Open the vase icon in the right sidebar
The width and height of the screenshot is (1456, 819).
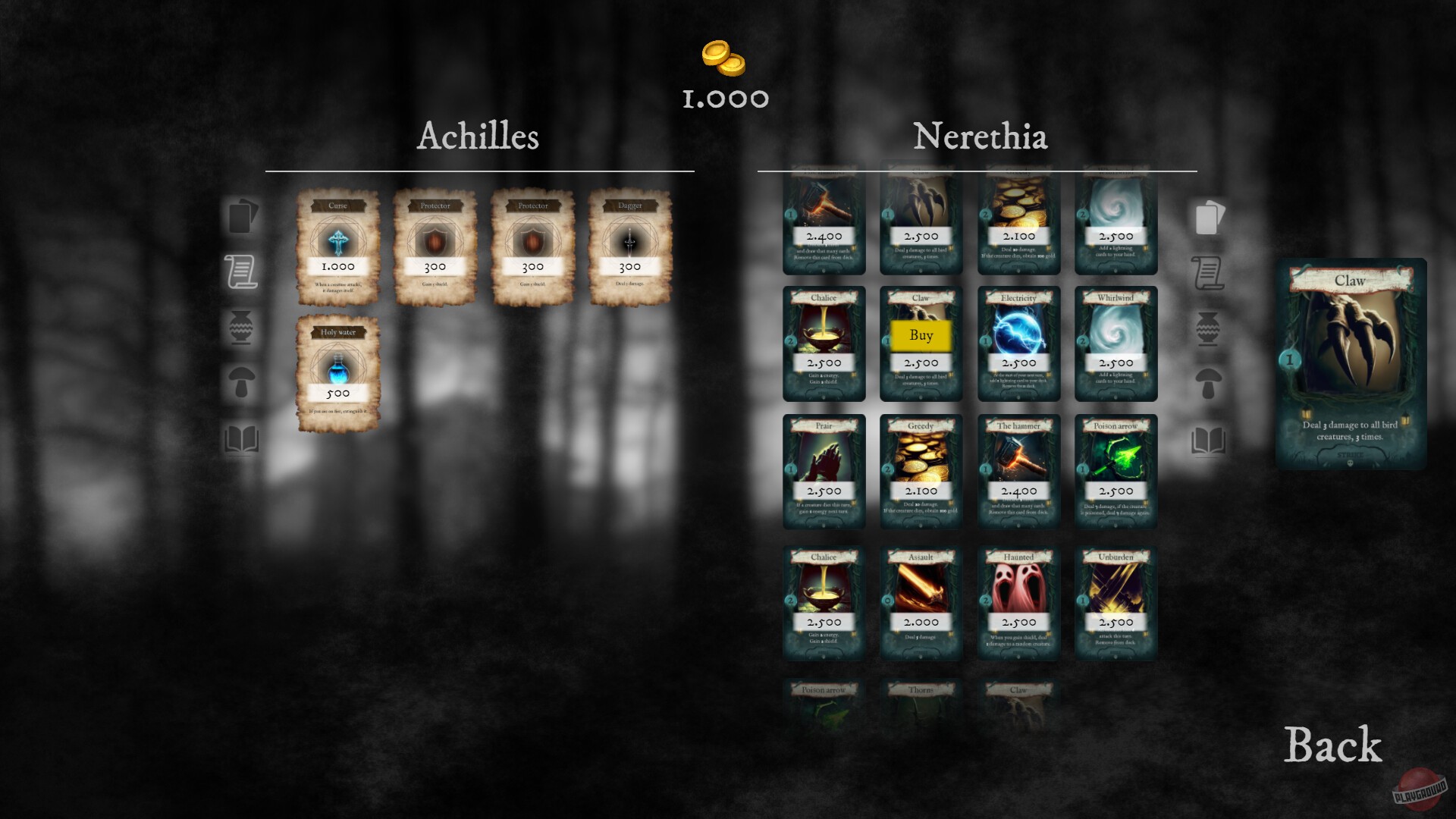pos(1209,326)
